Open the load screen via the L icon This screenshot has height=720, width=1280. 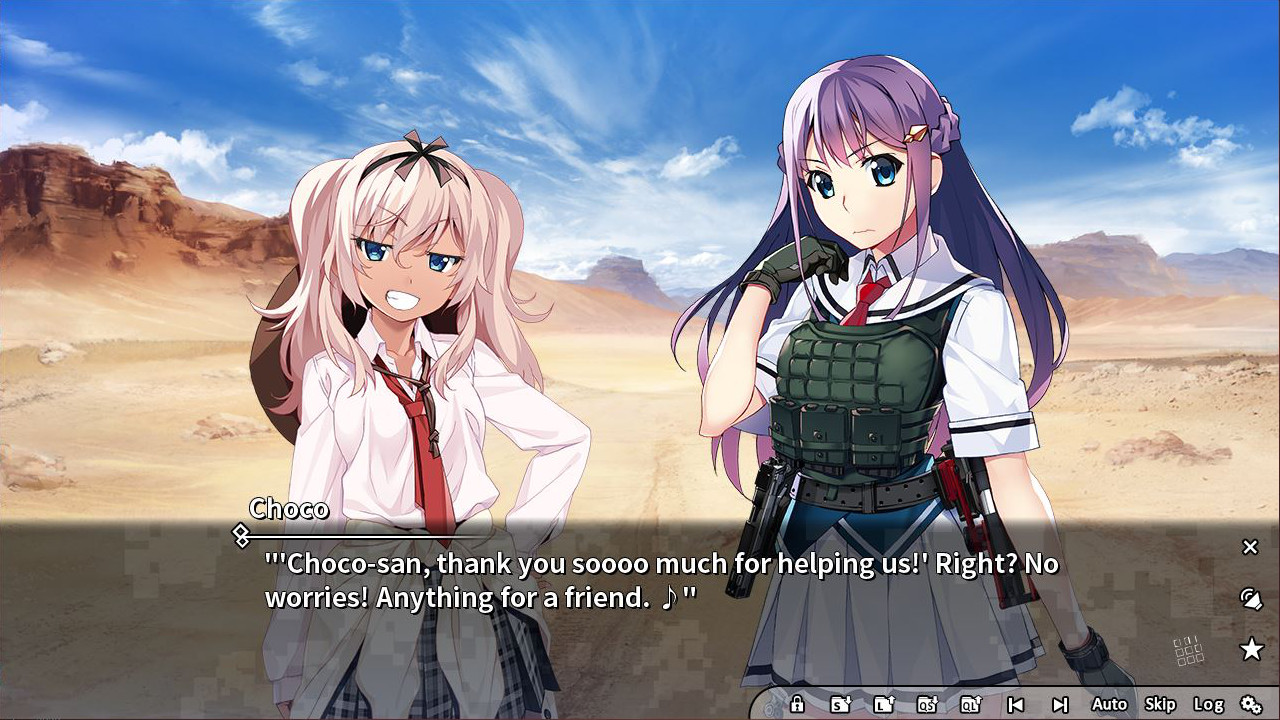point(885,704)
